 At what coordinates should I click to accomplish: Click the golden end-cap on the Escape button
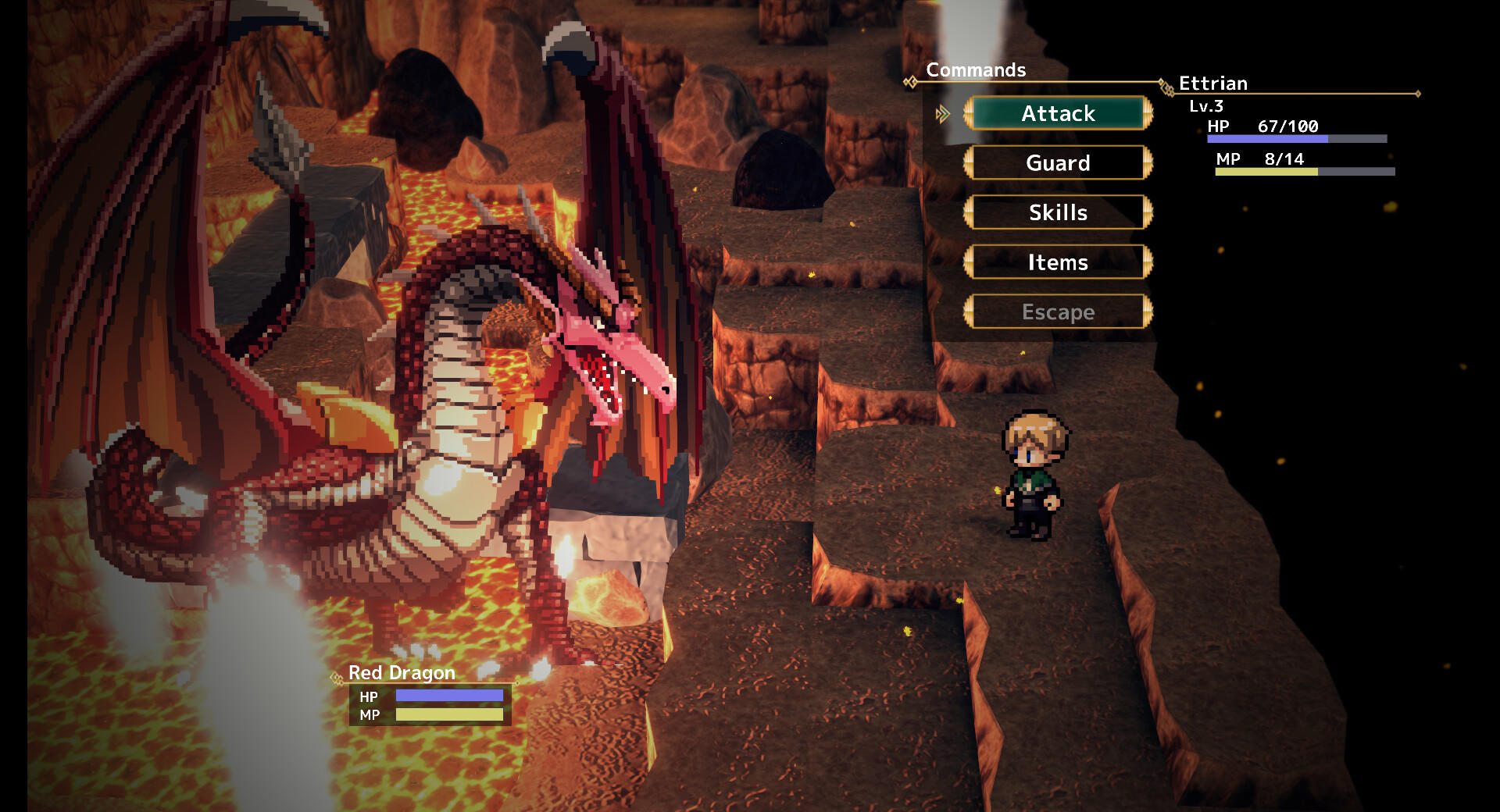pos(1147,312)
